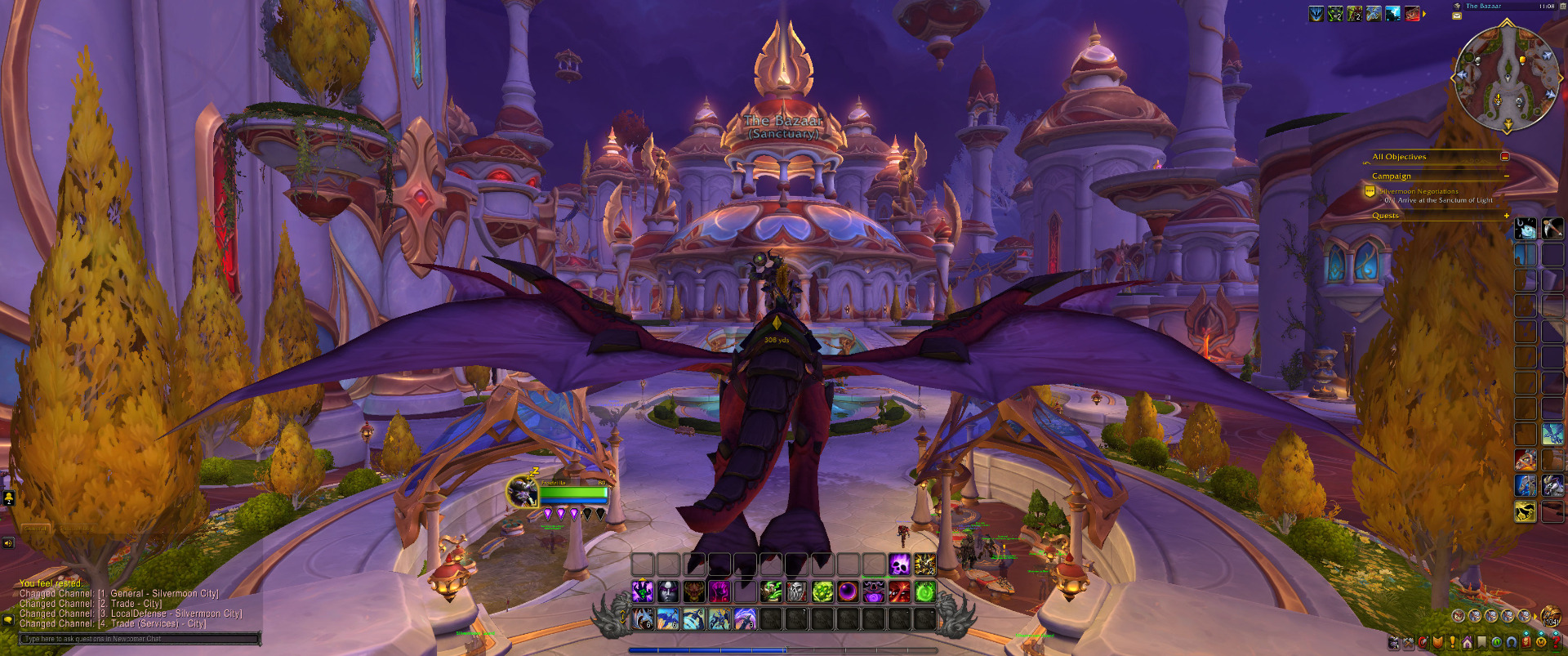
Task: Cast the purple shadow orb spell
Action: pos(848,591)
